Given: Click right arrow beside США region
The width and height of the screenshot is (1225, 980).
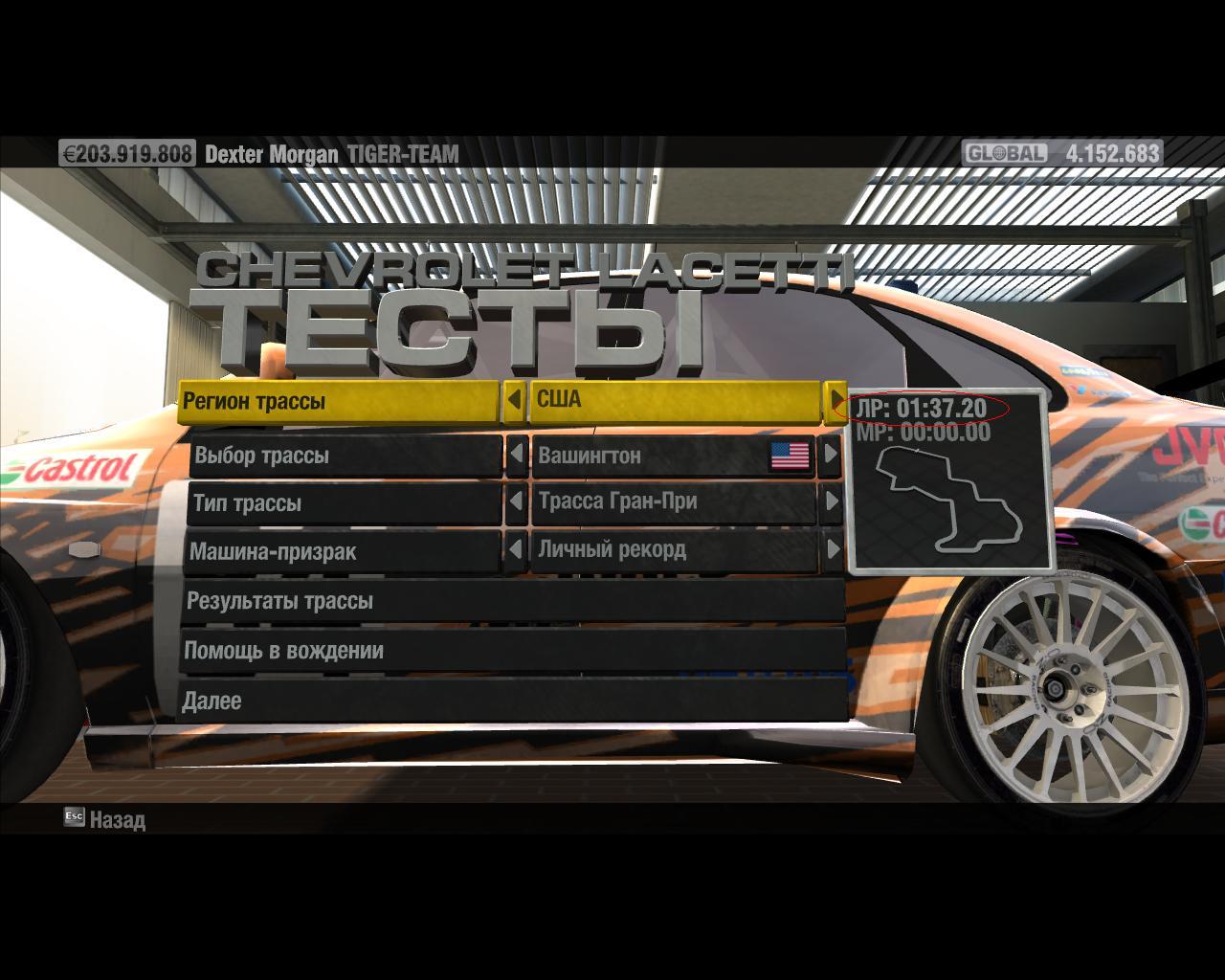Looking at the screenshot, I should 835,399.
